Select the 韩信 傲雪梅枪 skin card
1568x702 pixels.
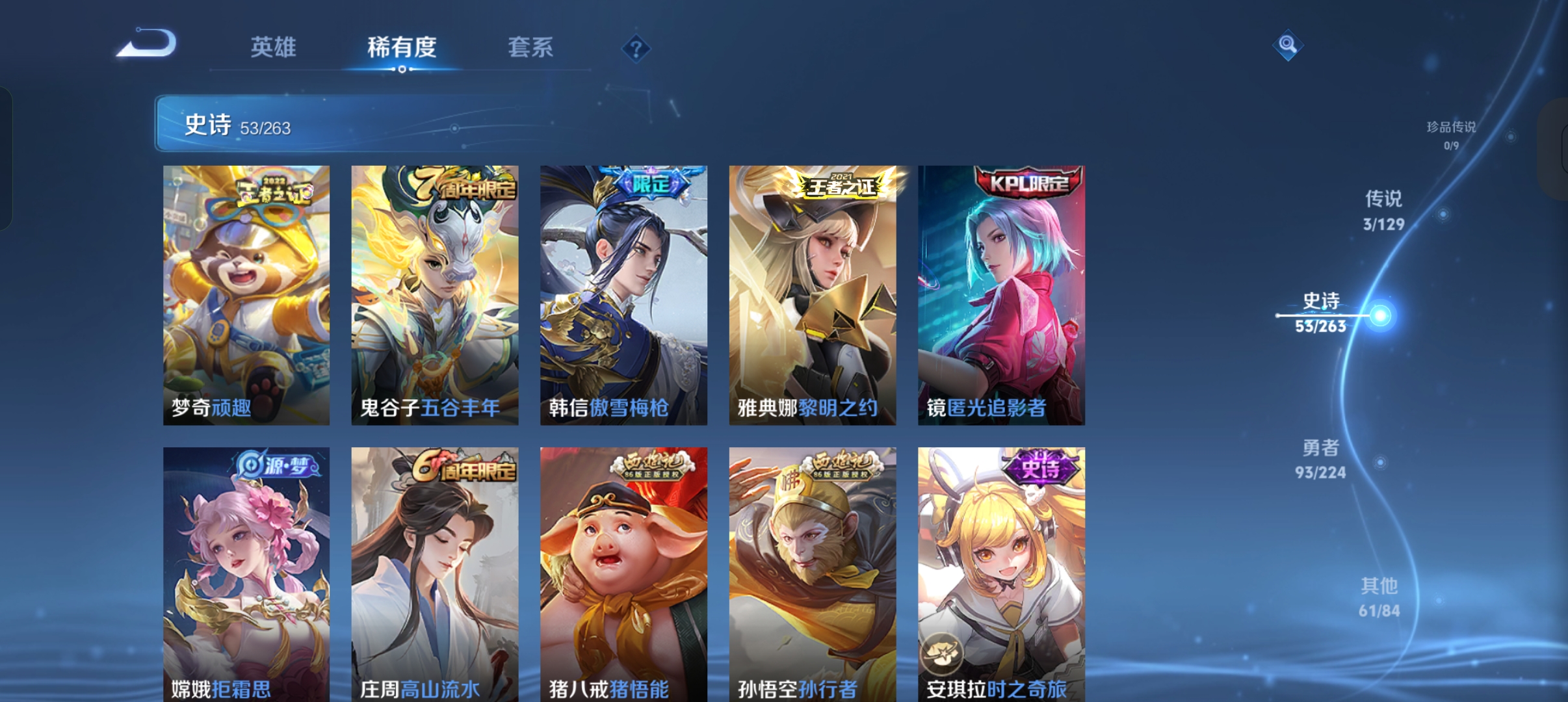(623, 295)
